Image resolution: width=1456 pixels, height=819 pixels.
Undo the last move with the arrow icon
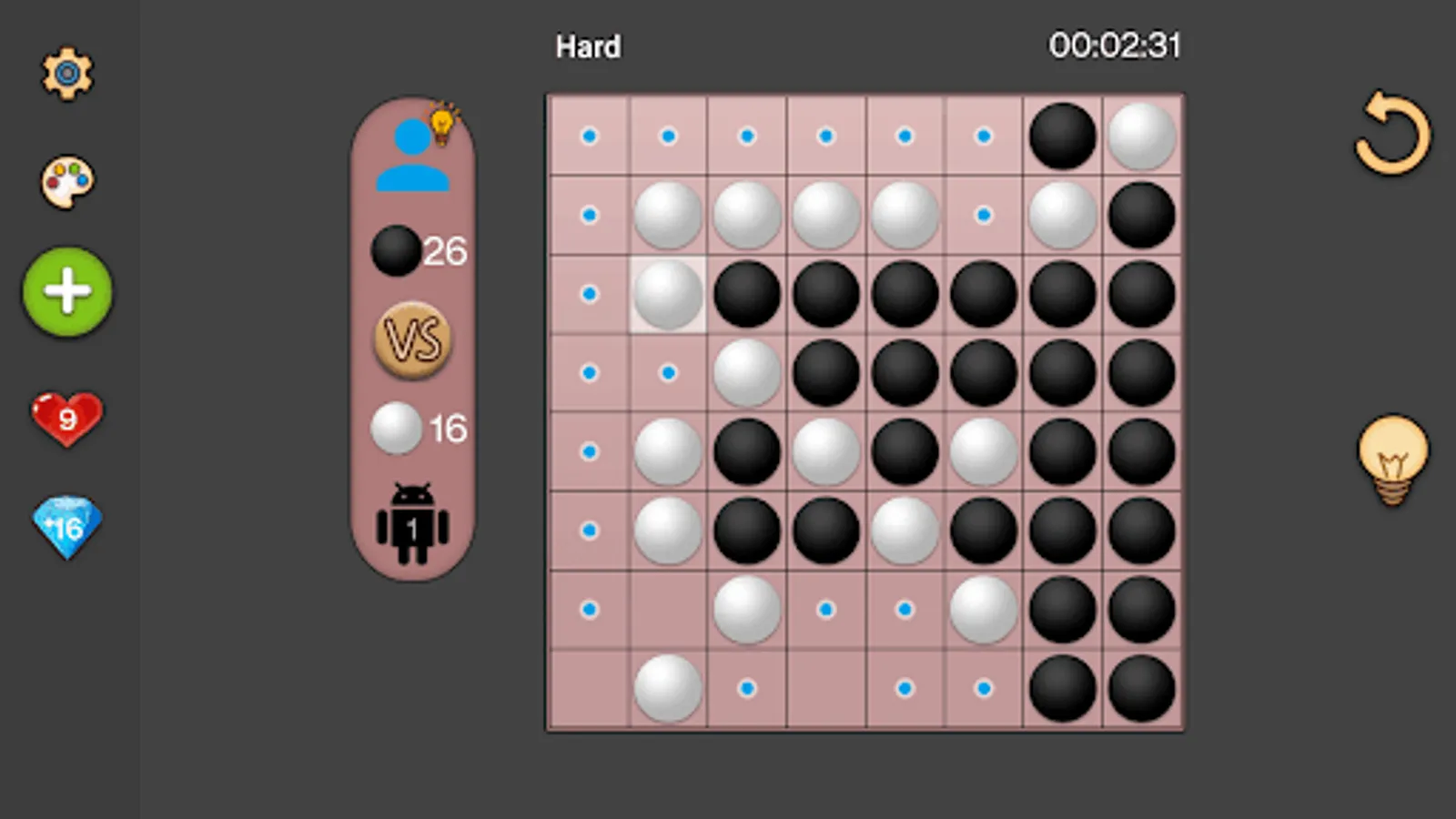click(1394, 135)
